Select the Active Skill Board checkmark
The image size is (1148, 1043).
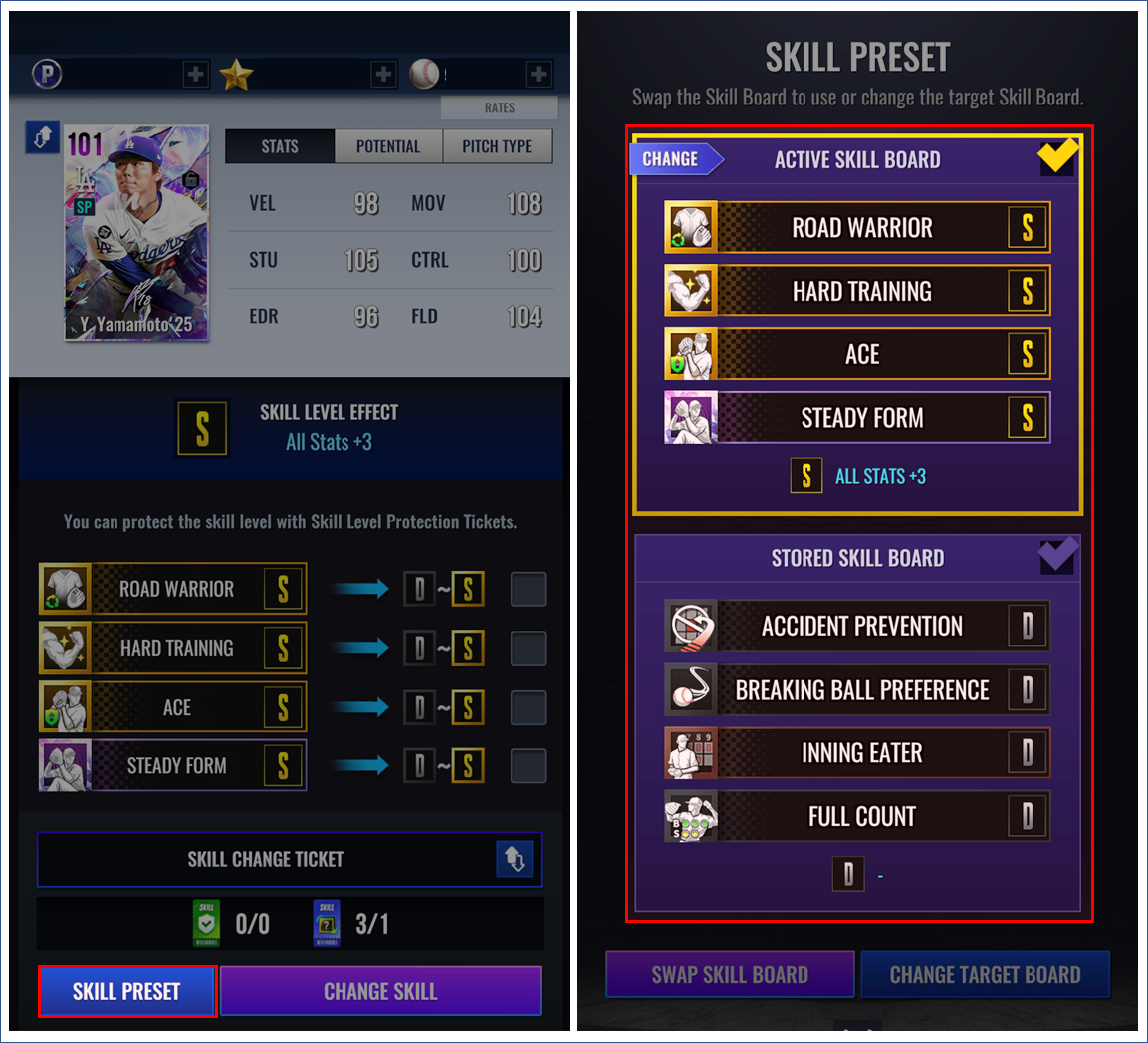pos(1056,157)
